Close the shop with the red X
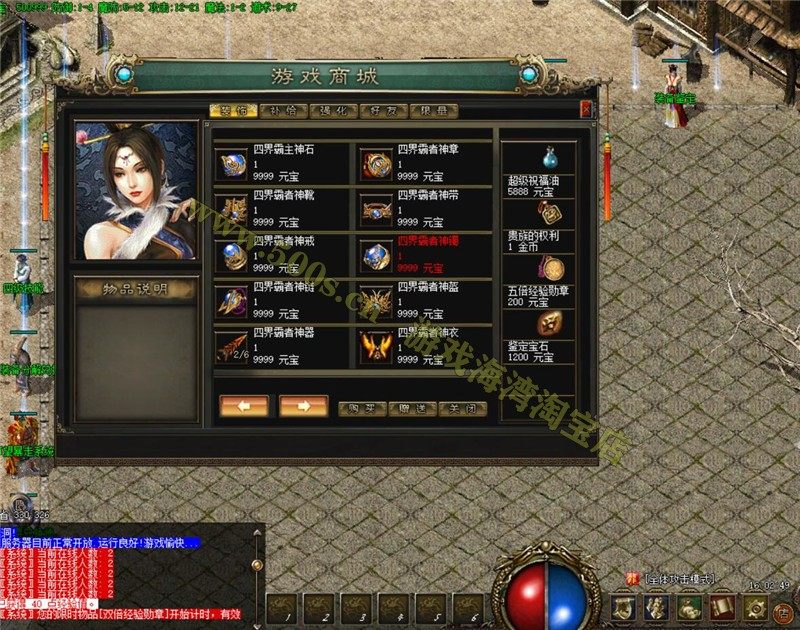Viewport: 800px width, 630px height. (586, 110)
